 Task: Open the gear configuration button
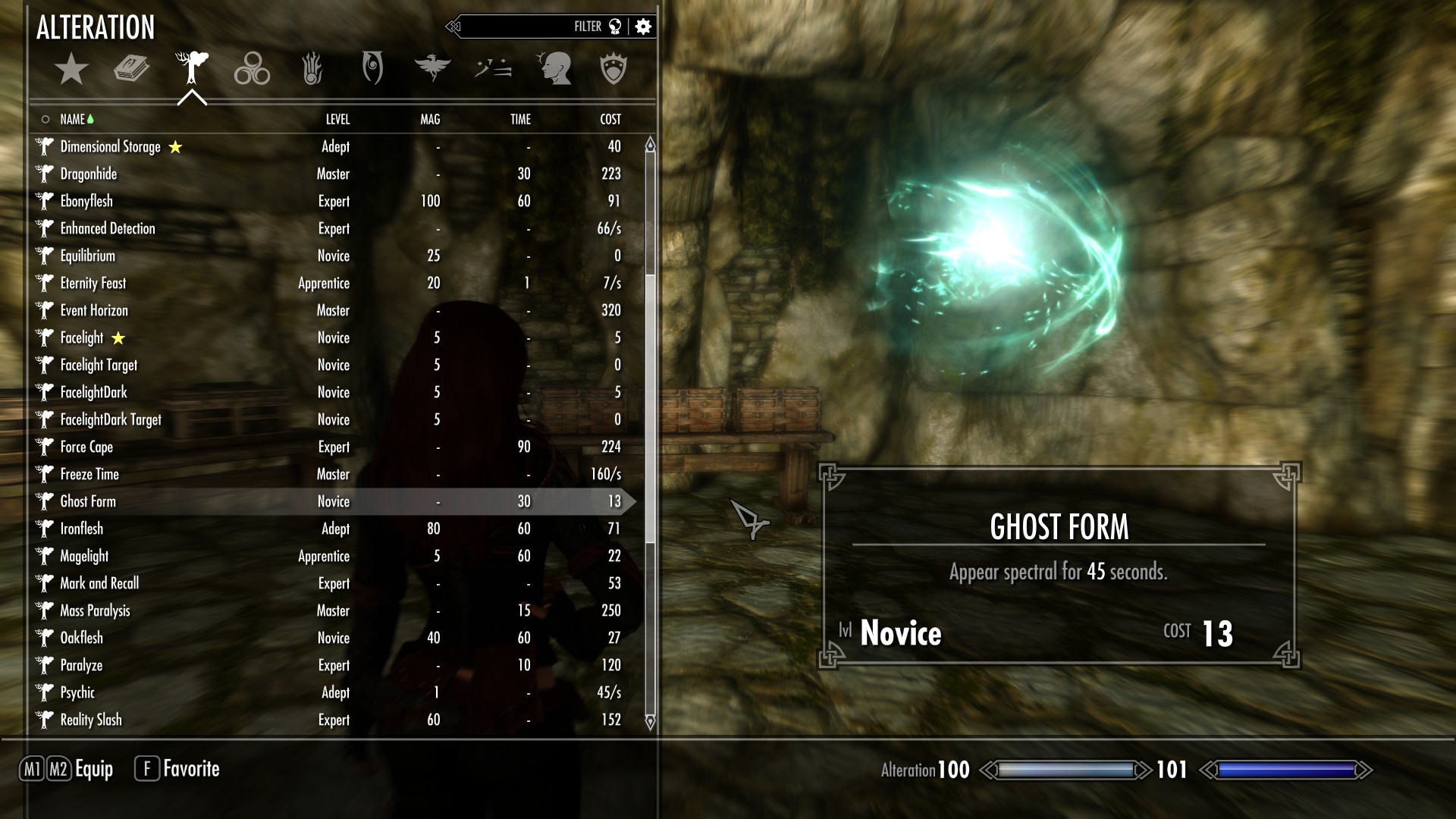click(643, 27)
